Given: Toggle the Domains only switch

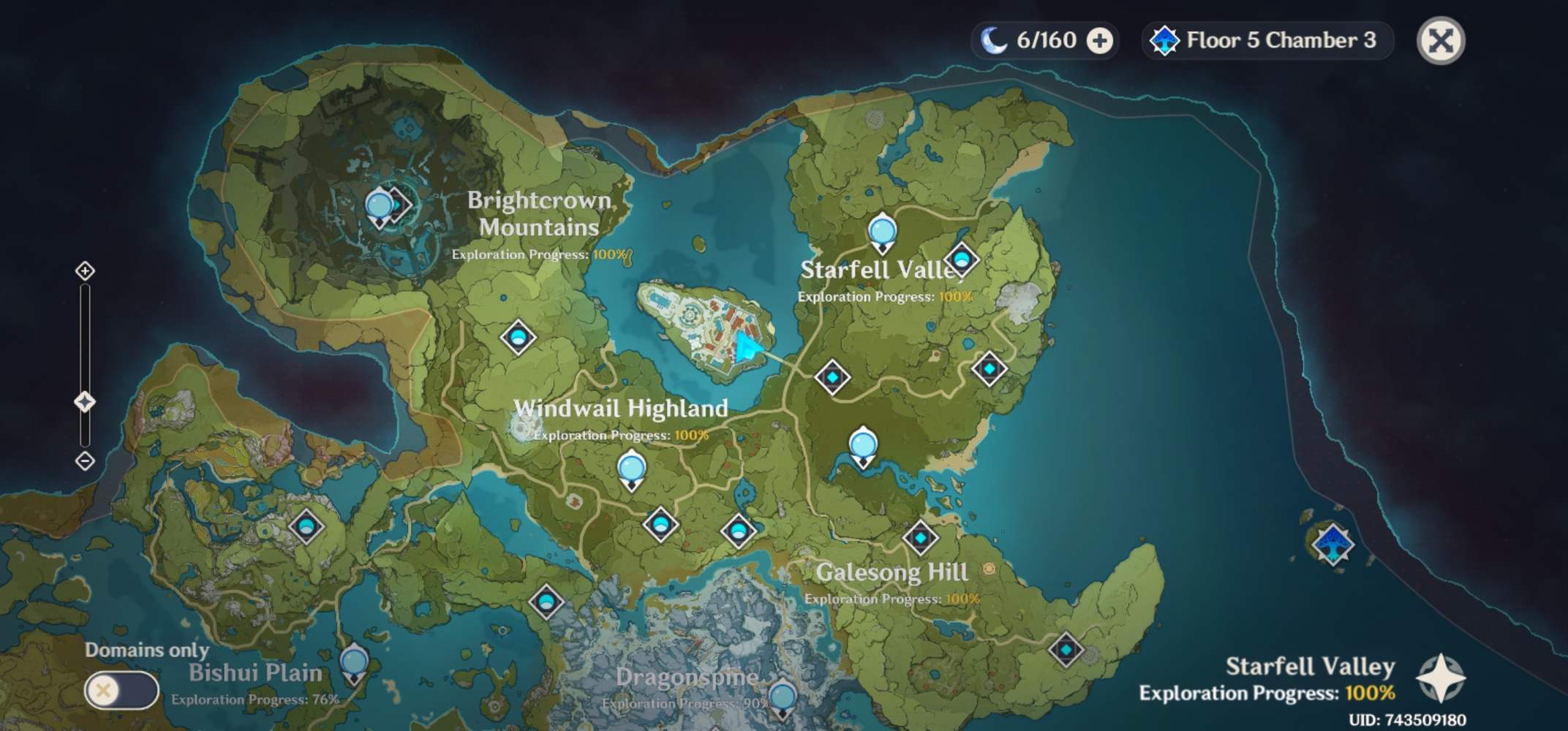Looking at the screenshot, I should tap(121, 690).
